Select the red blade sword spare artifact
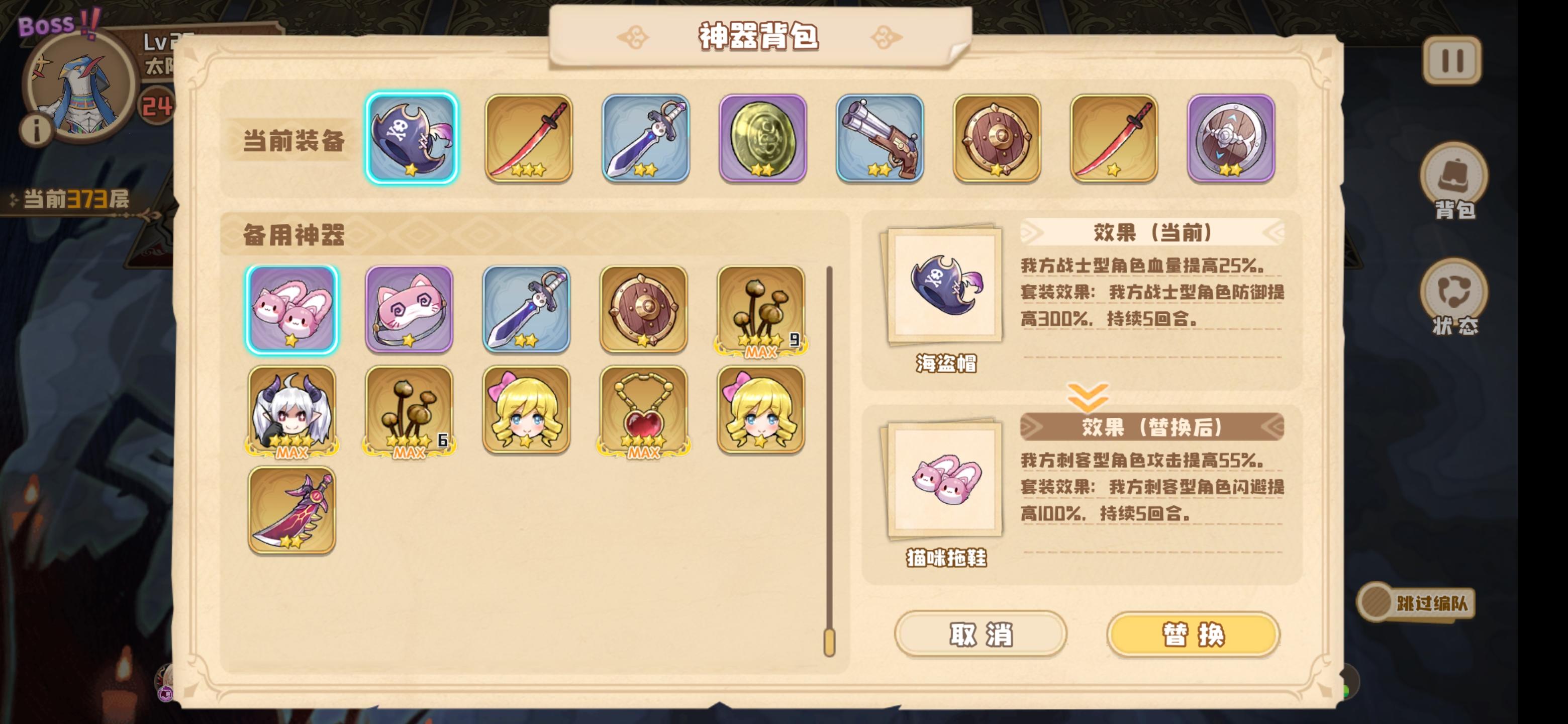Viewport: 1568px width, 724px height. (x=291, y=510)
